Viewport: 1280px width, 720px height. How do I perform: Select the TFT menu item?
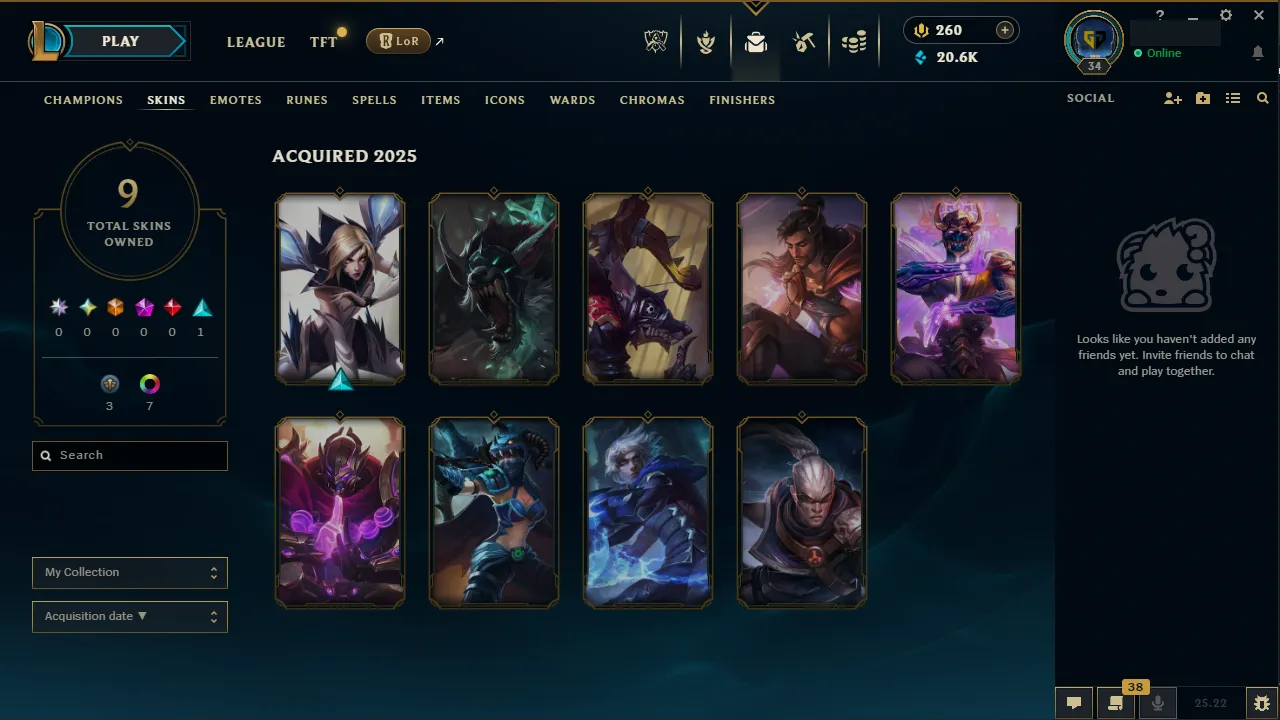point(323,42)
